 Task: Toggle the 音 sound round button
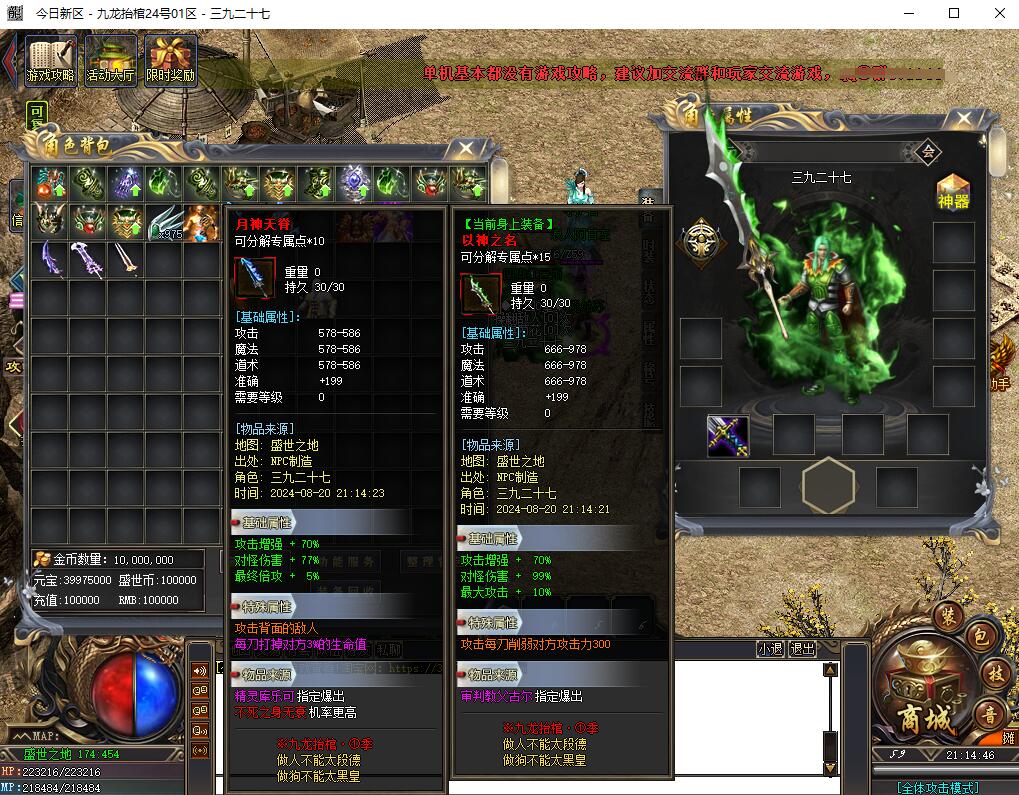click(990, 713)
